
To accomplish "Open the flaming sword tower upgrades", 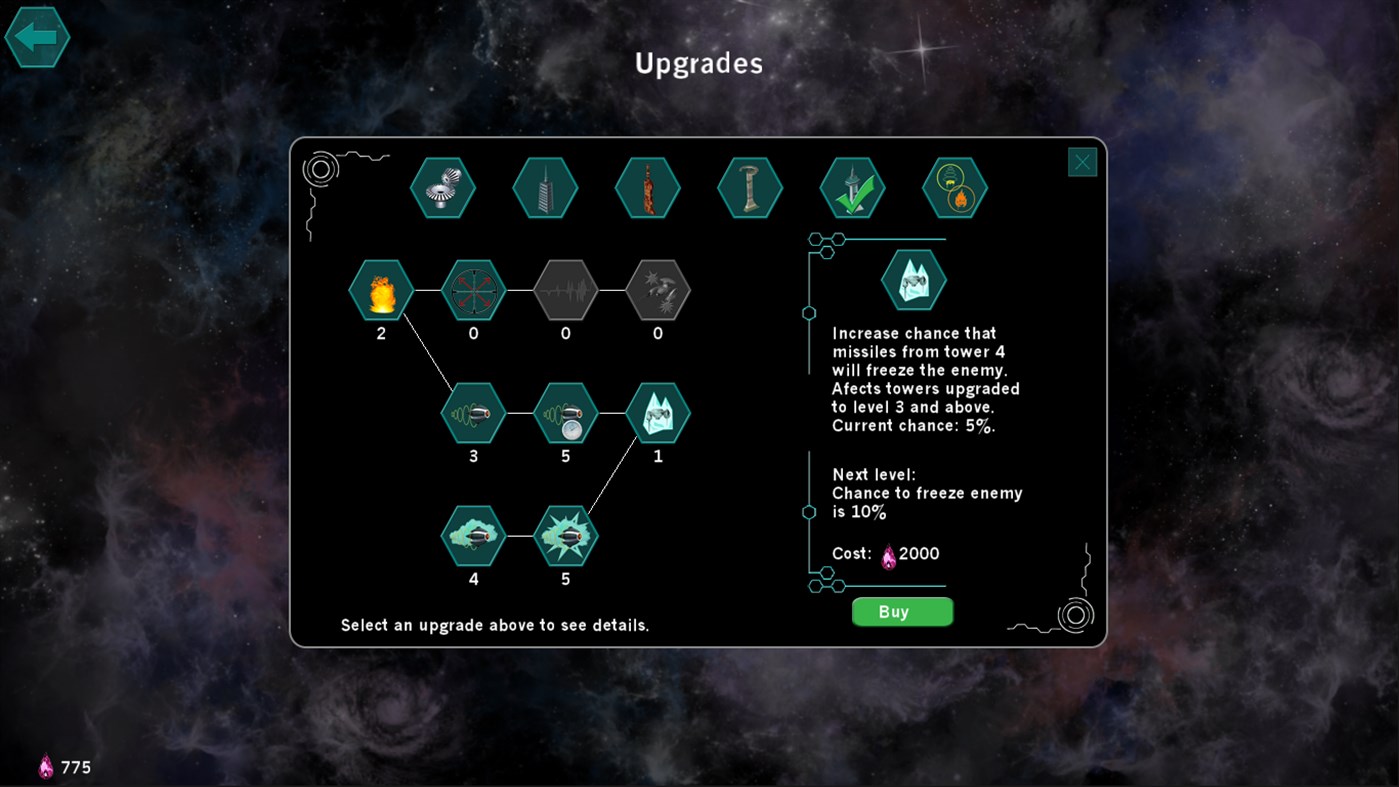I will [x=647, y=187].
